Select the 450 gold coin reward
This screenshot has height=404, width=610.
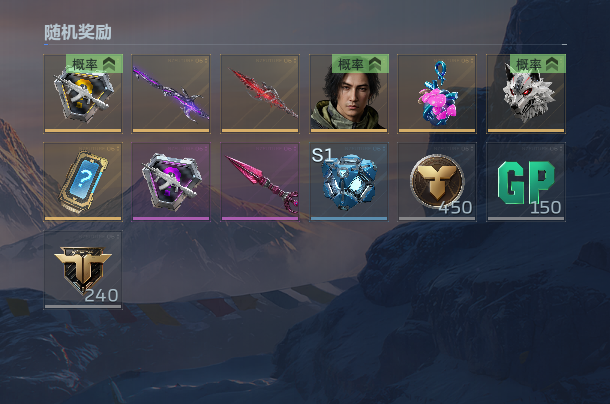(x=437, y=181)
